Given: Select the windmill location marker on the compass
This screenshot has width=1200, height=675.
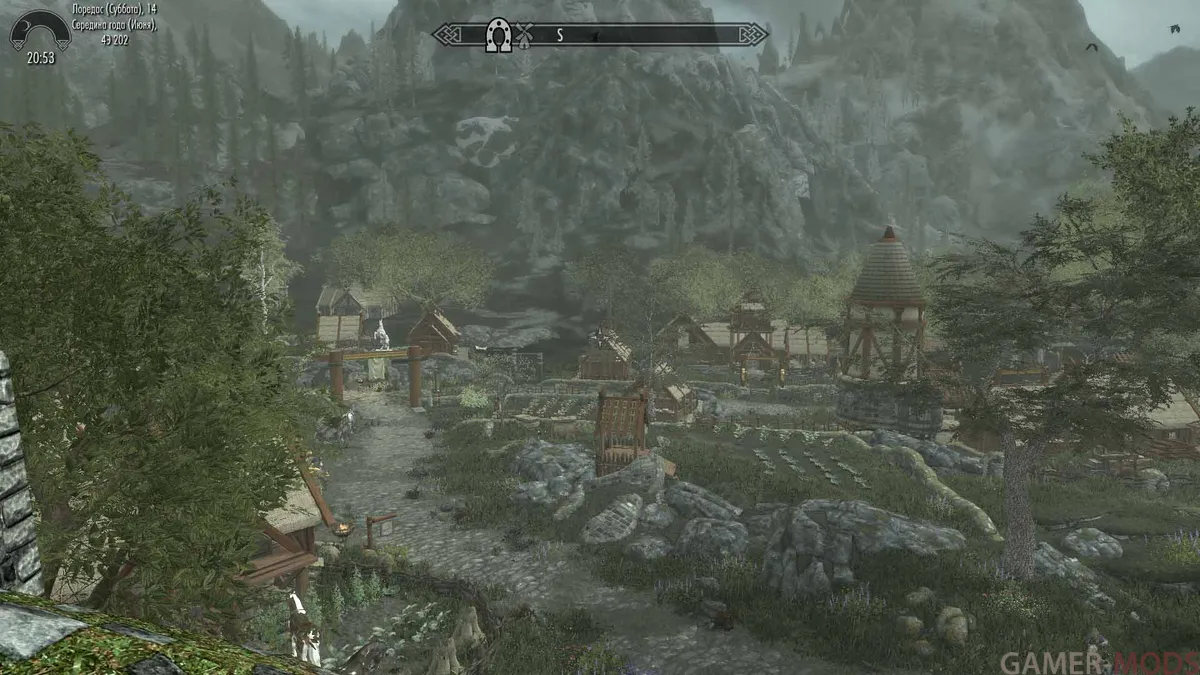Looking at the screenshot, I should tap(522, 35).
